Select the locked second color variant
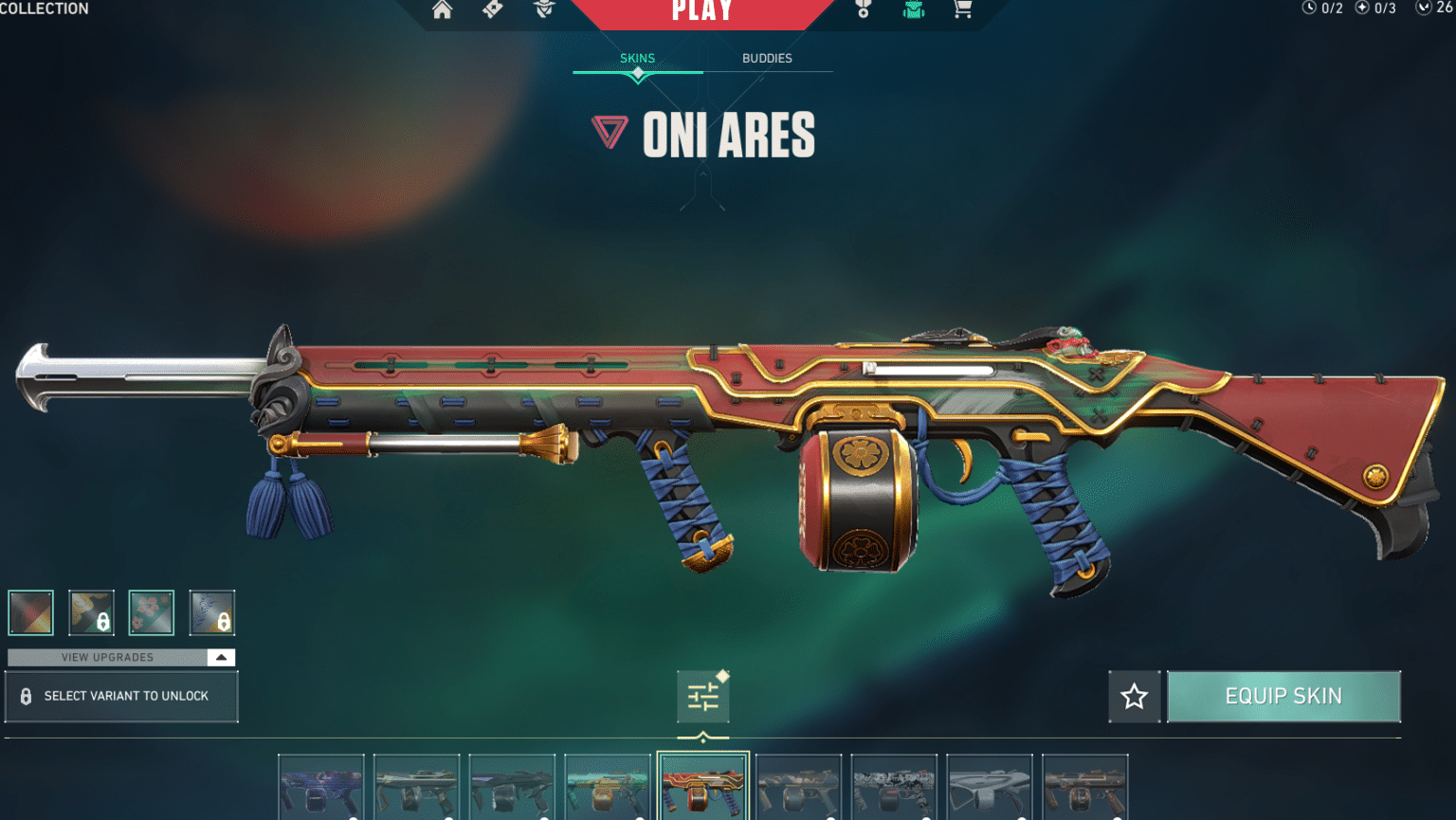This screenshot has height=820, width=1456. coord(91,612)
